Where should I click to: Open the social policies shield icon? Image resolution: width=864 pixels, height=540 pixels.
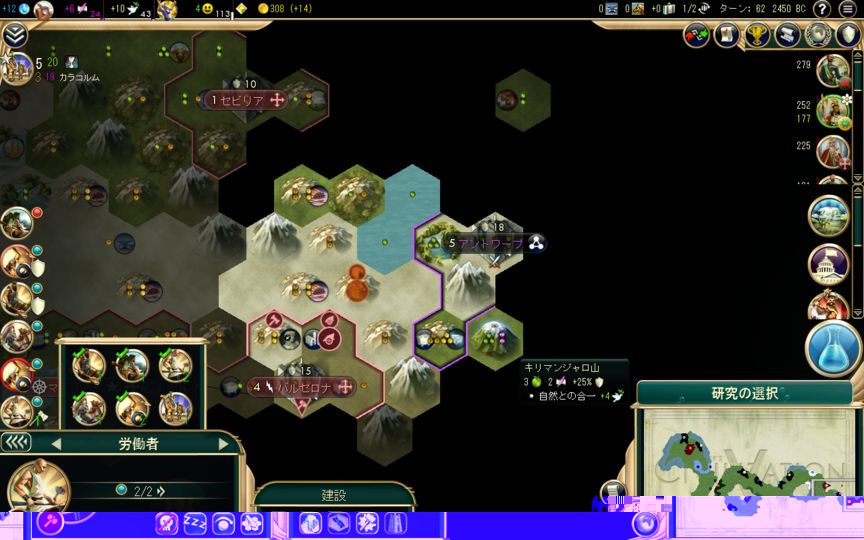point(850,35)
